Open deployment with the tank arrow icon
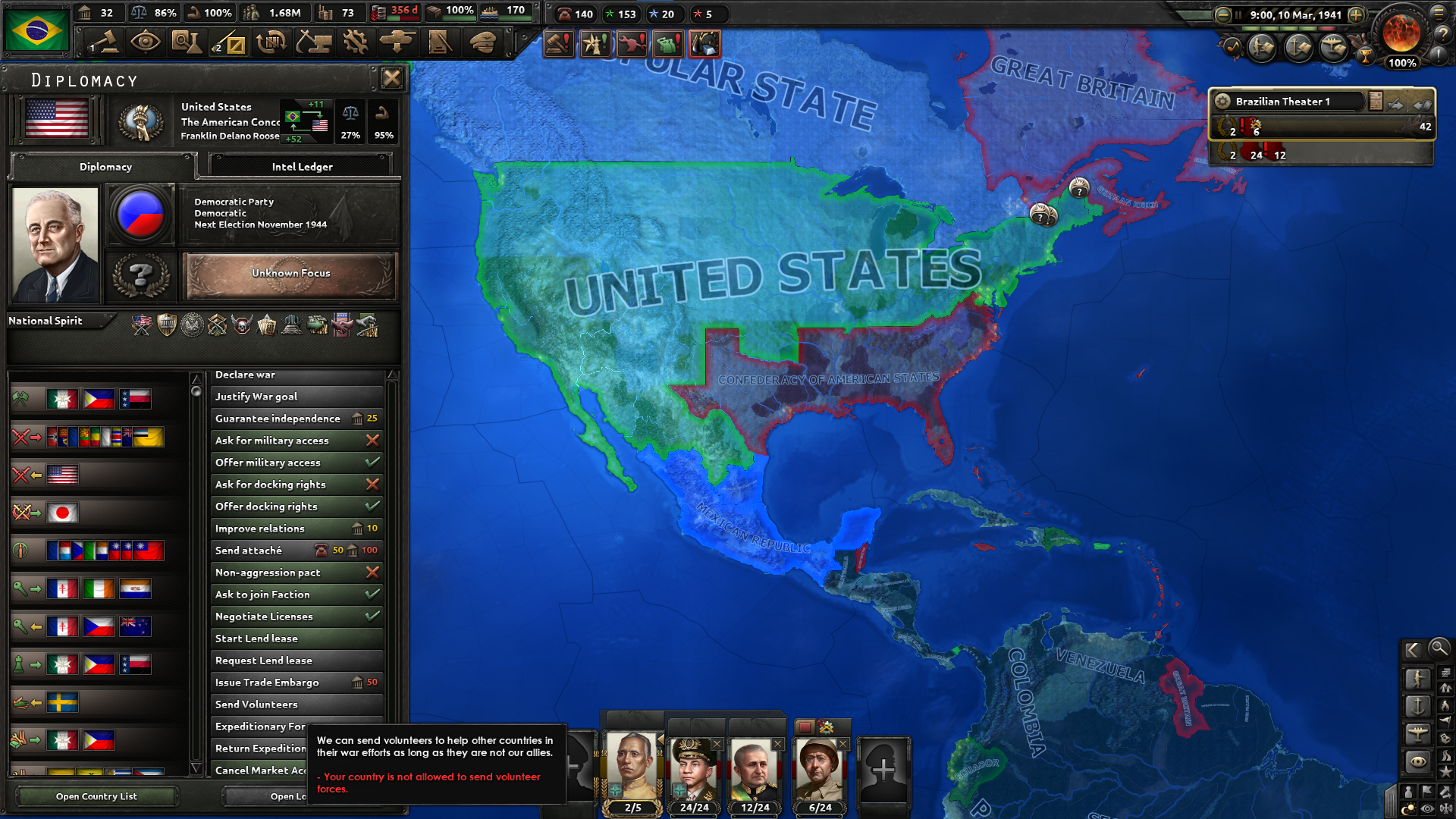Image resolution: width=1456 pixels, height=819 pixels. (x=395, y=43)
